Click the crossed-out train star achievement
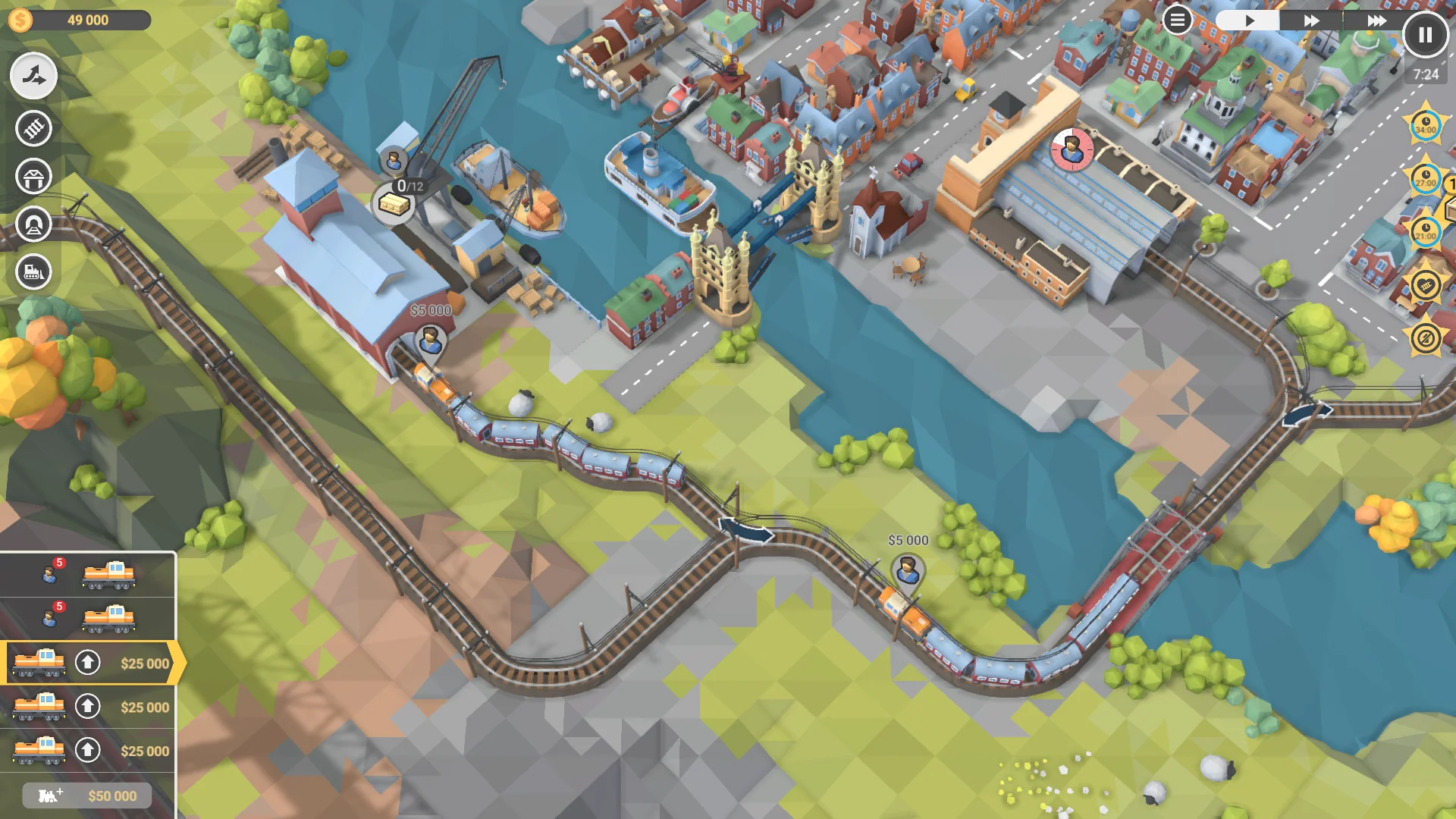The image size is (1456, 819). tap(1425, 337)
